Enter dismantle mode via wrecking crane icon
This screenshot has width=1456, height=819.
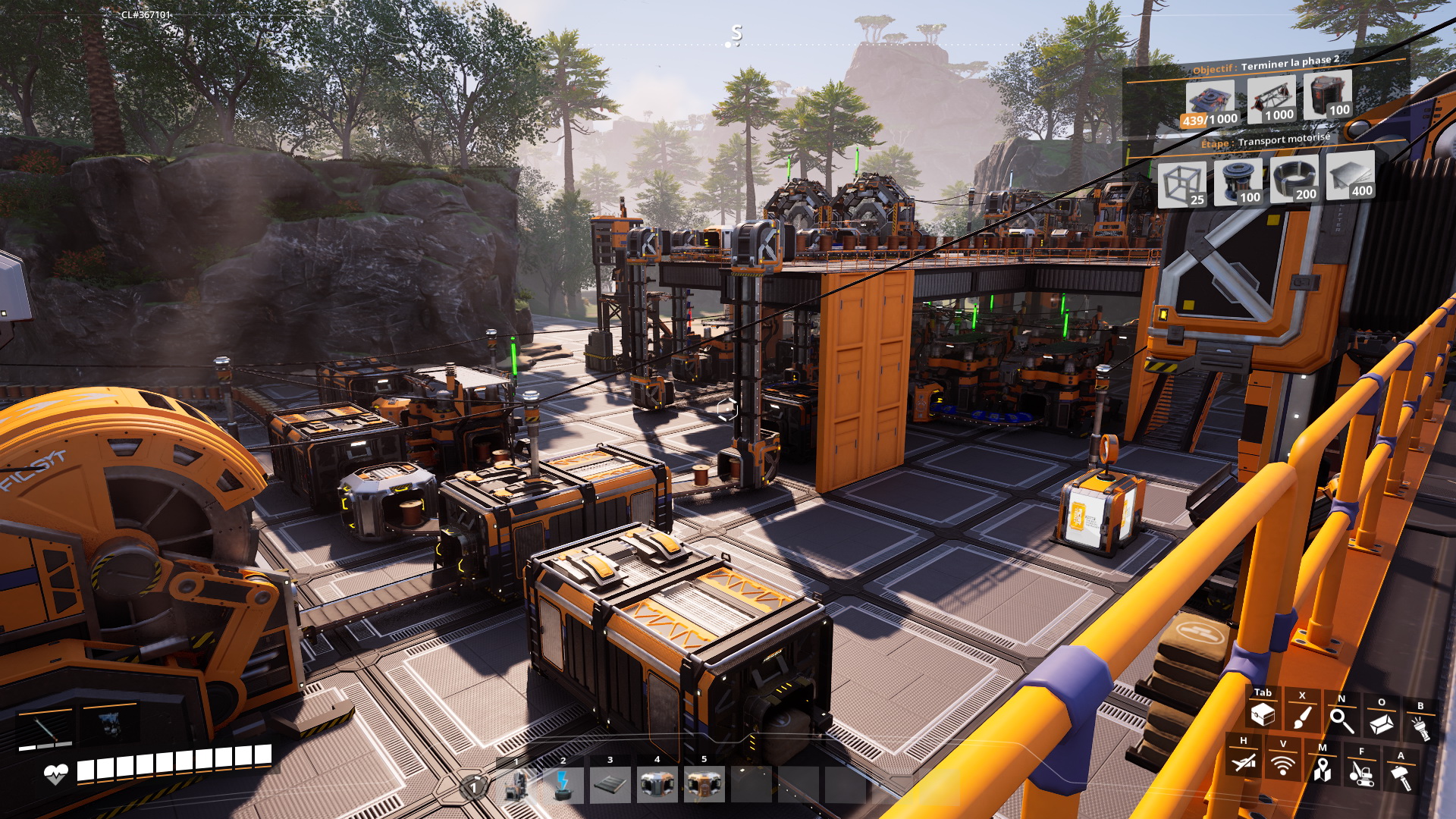[x=1362, y=773]
